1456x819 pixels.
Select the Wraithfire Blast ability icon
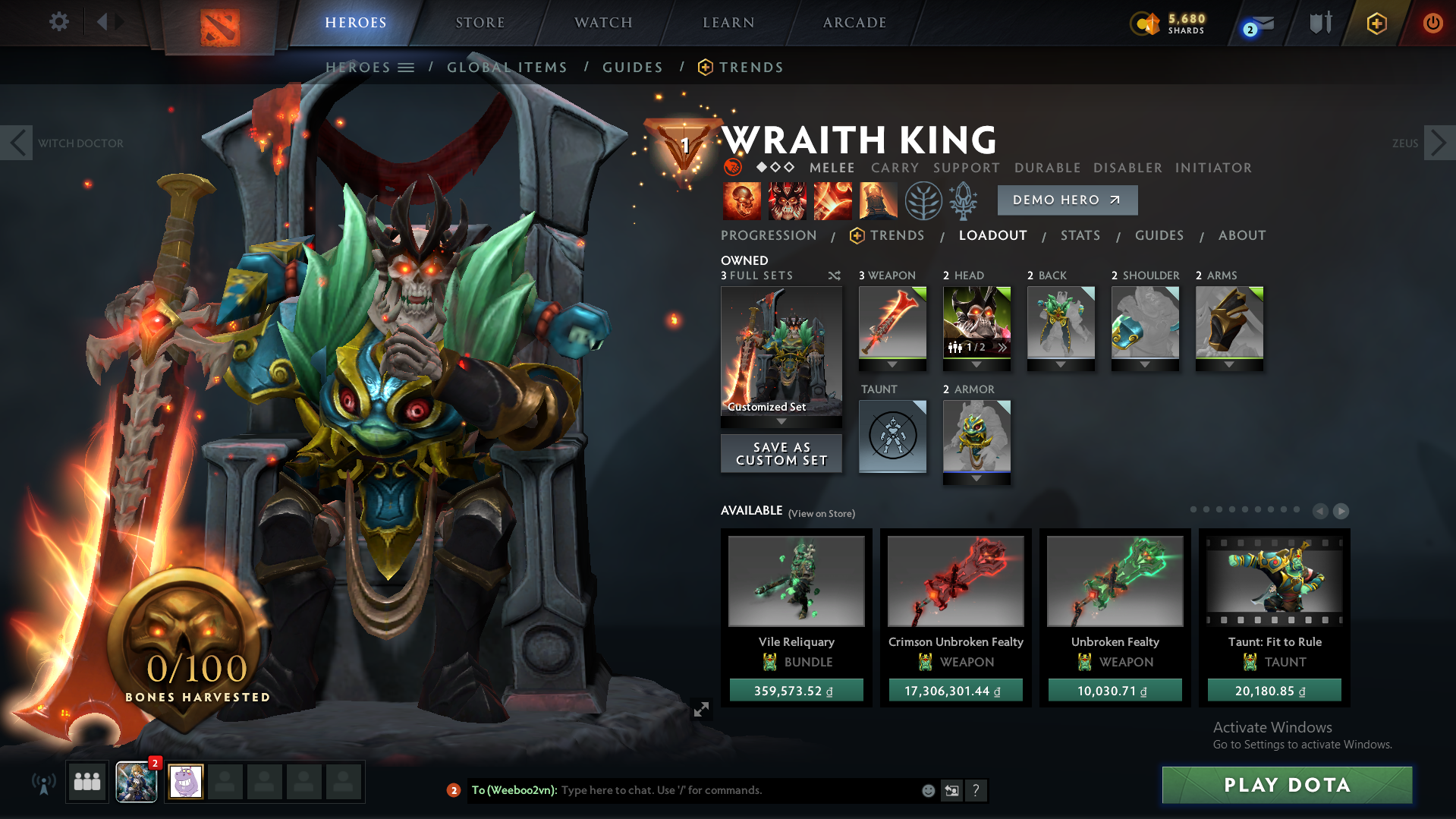point(741,200)
